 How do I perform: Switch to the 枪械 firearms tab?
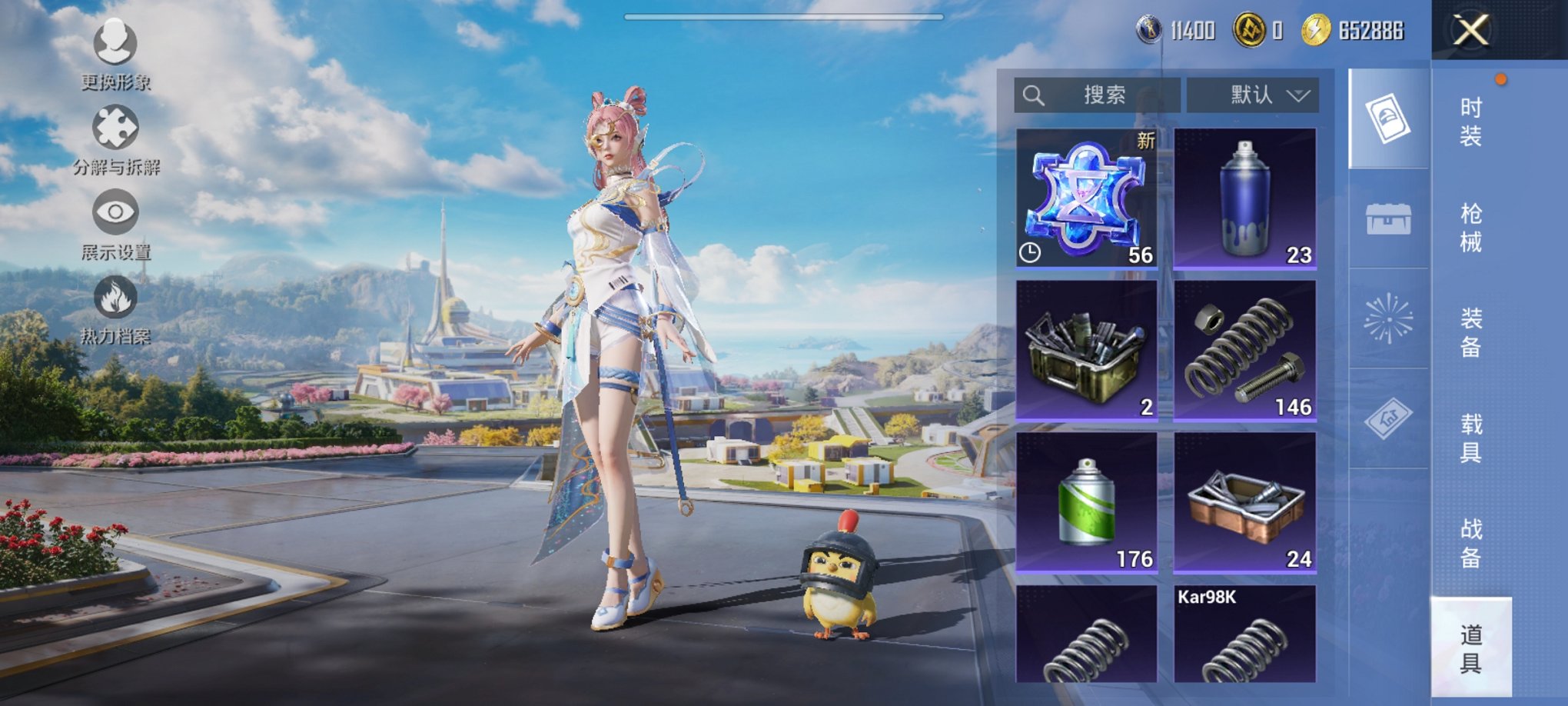(x=1470, y=228)
